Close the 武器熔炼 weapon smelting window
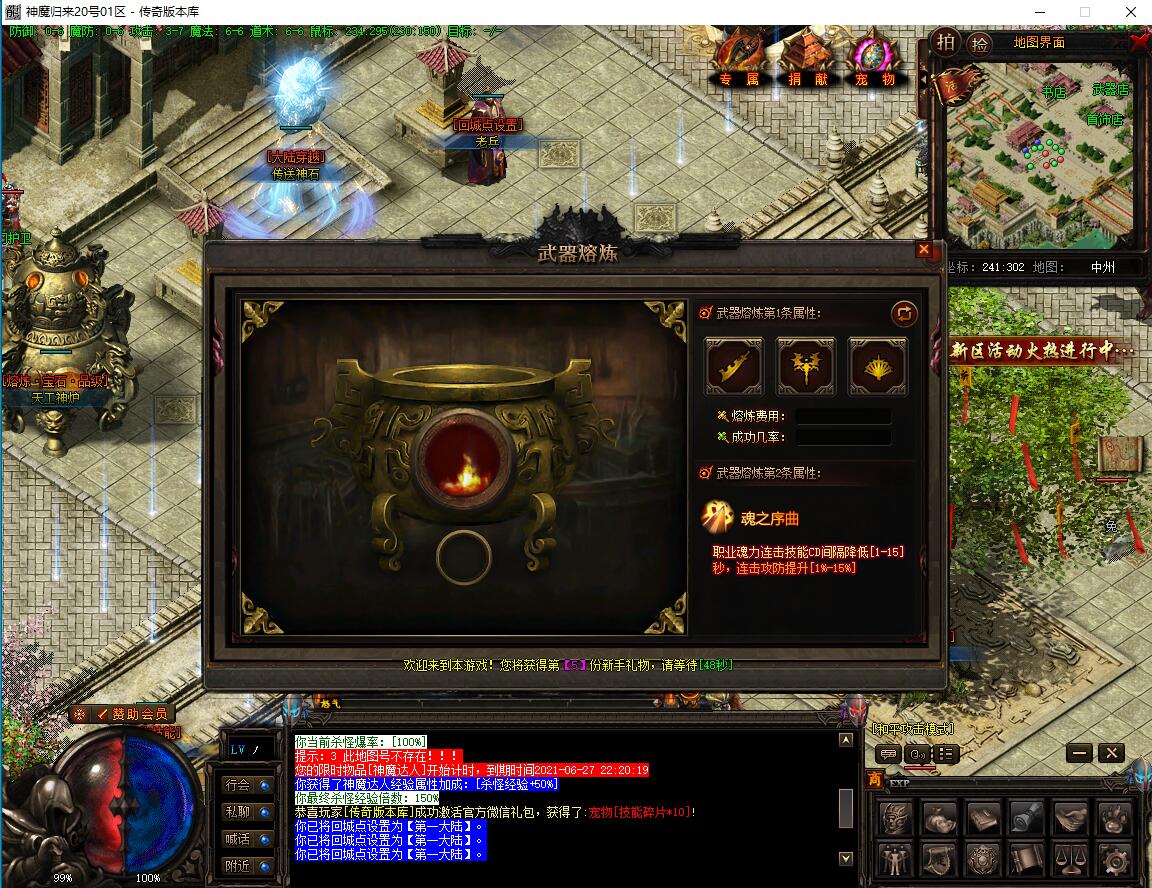This screenshot has height=888, width=1152. [x=924, y=250]
